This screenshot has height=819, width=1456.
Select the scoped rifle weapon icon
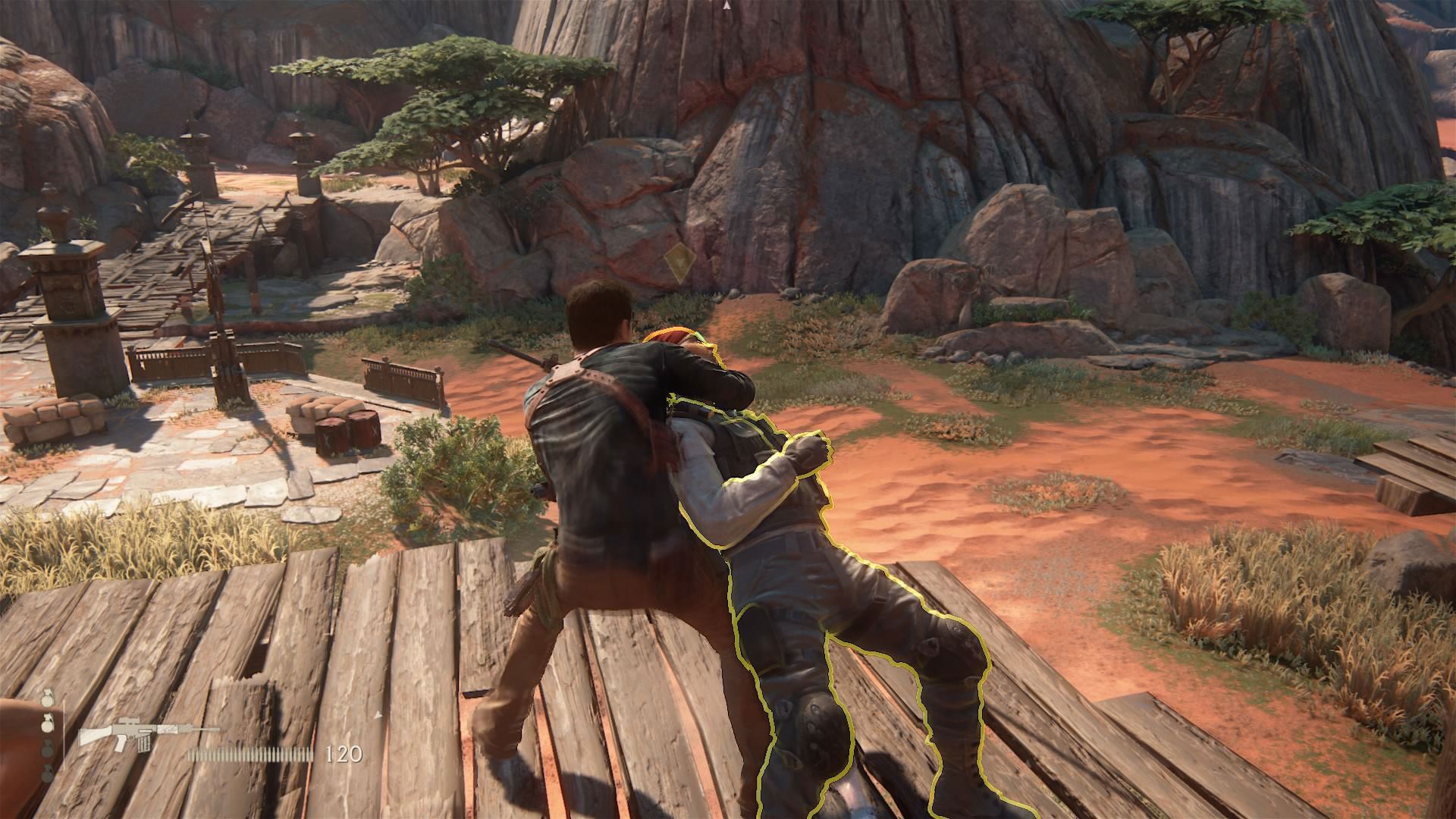tap(149, 736)
